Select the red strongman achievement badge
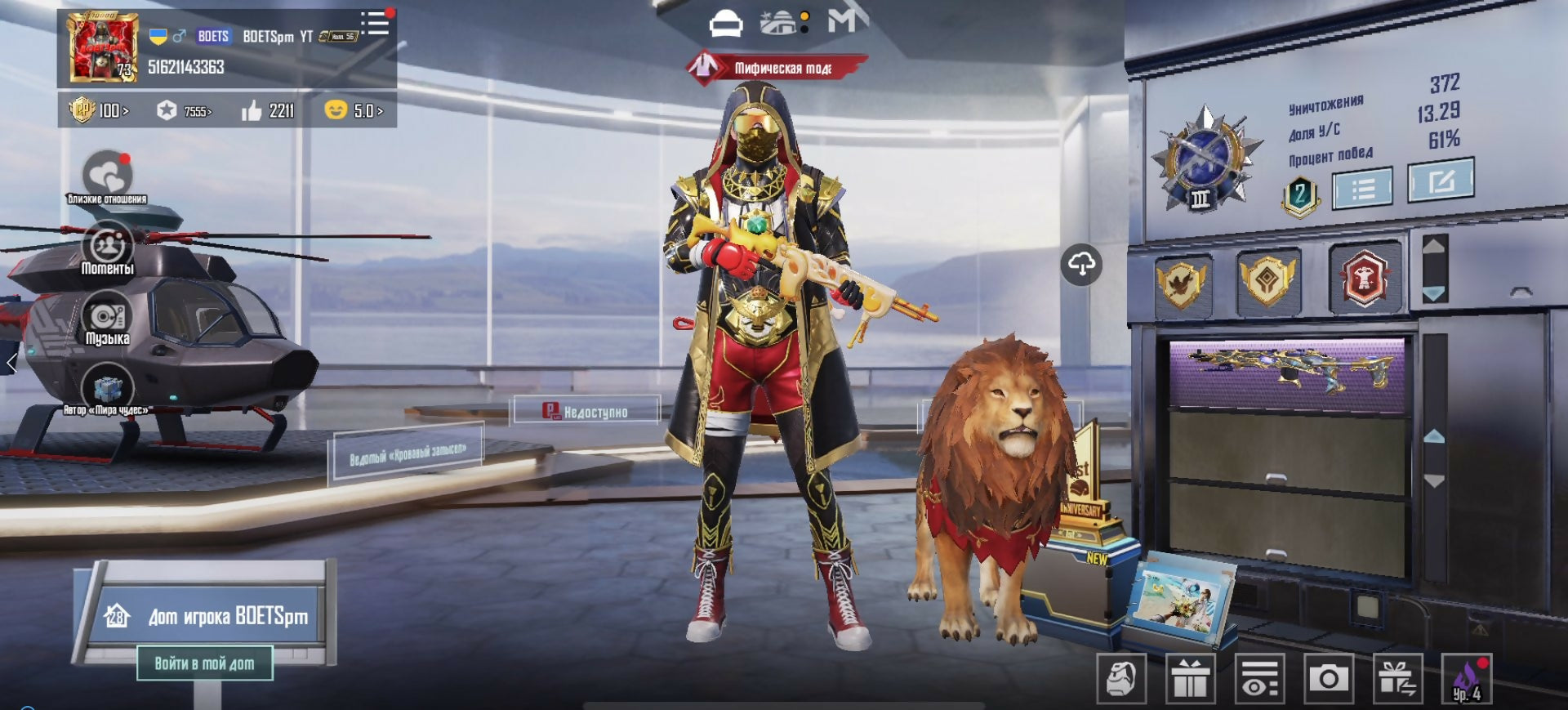 point(1364,279)
